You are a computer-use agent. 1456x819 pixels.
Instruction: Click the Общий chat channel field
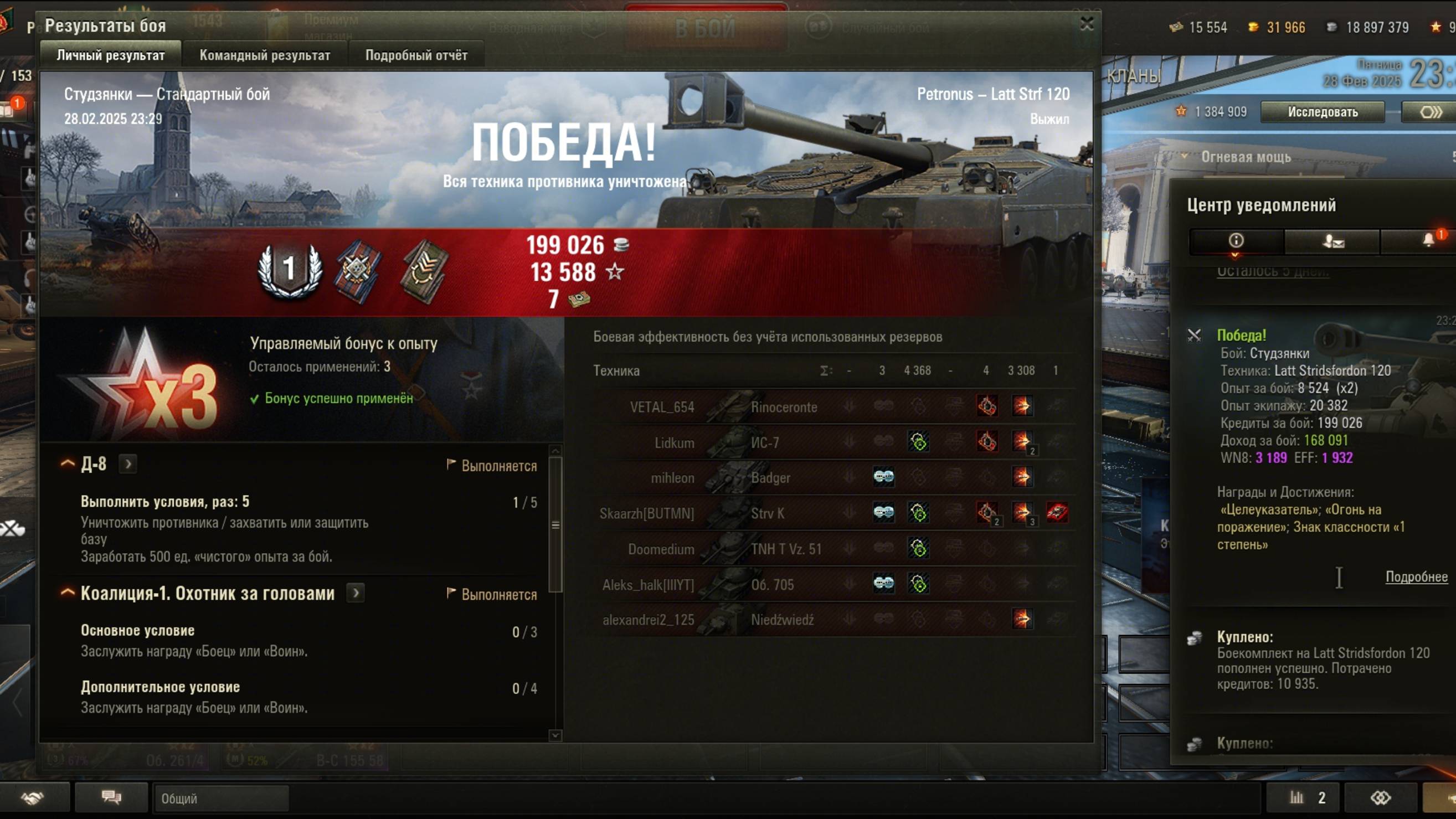pos(220,799)
